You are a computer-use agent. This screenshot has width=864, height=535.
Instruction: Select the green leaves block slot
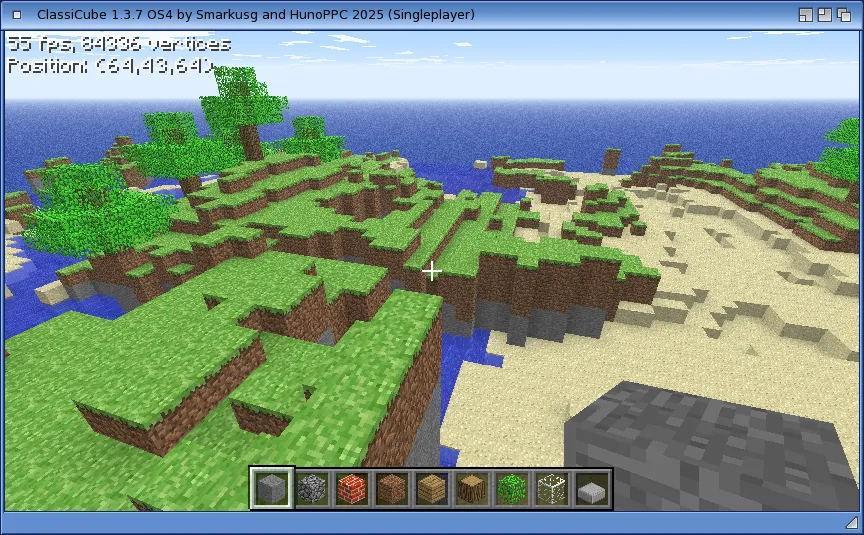(x=512, y=489)
